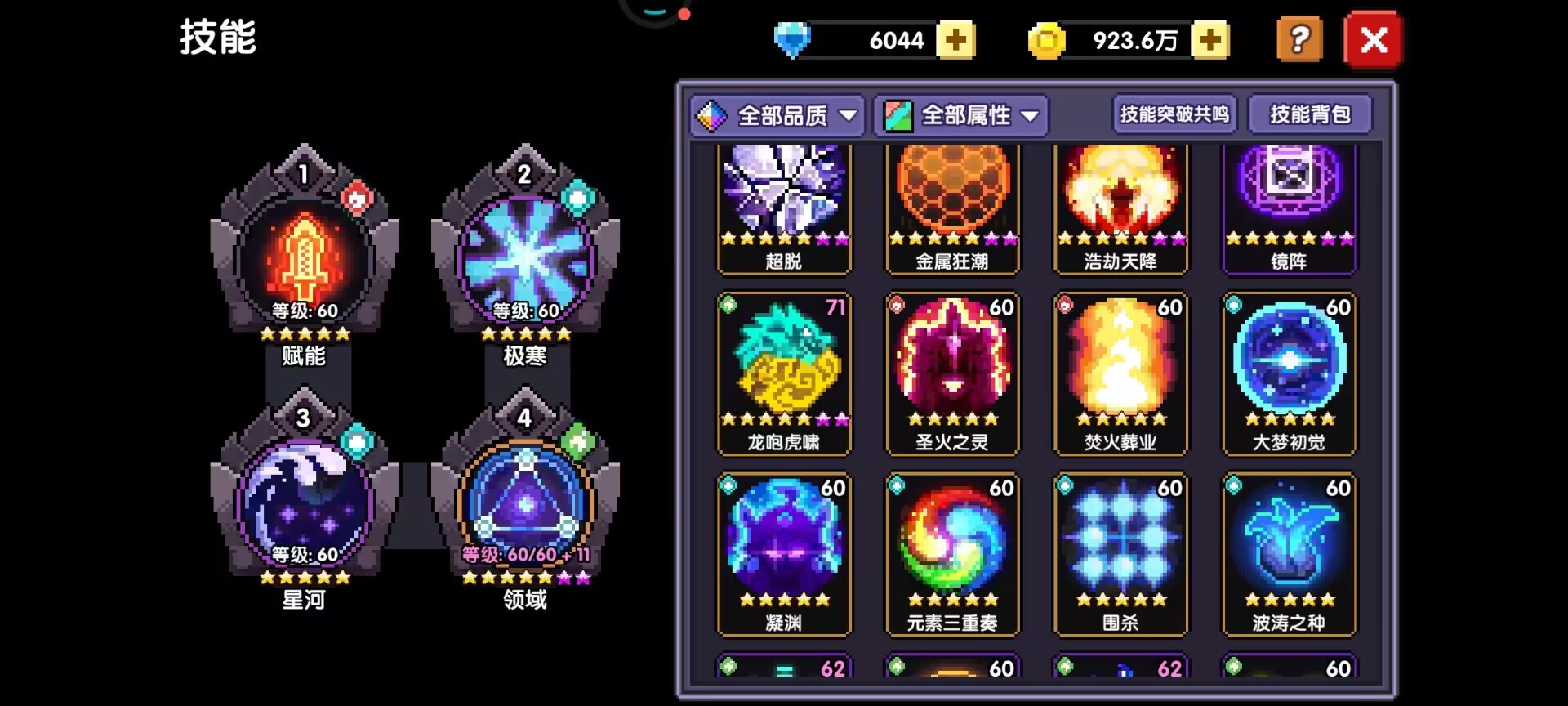
Task: Open 技能突破共鸣 skill resonance
Action: [1174, 114]
